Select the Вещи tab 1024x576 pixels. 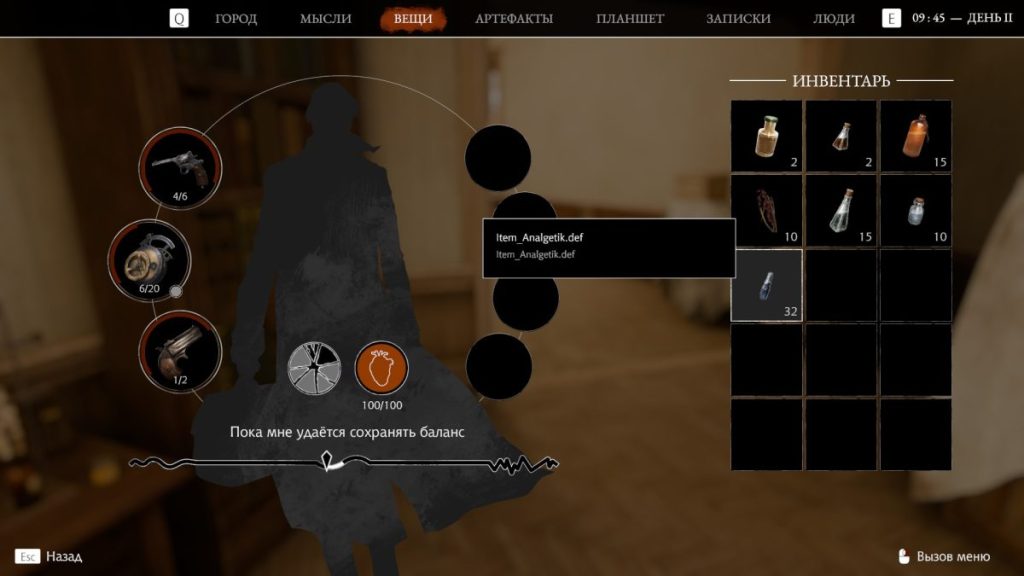413,19
